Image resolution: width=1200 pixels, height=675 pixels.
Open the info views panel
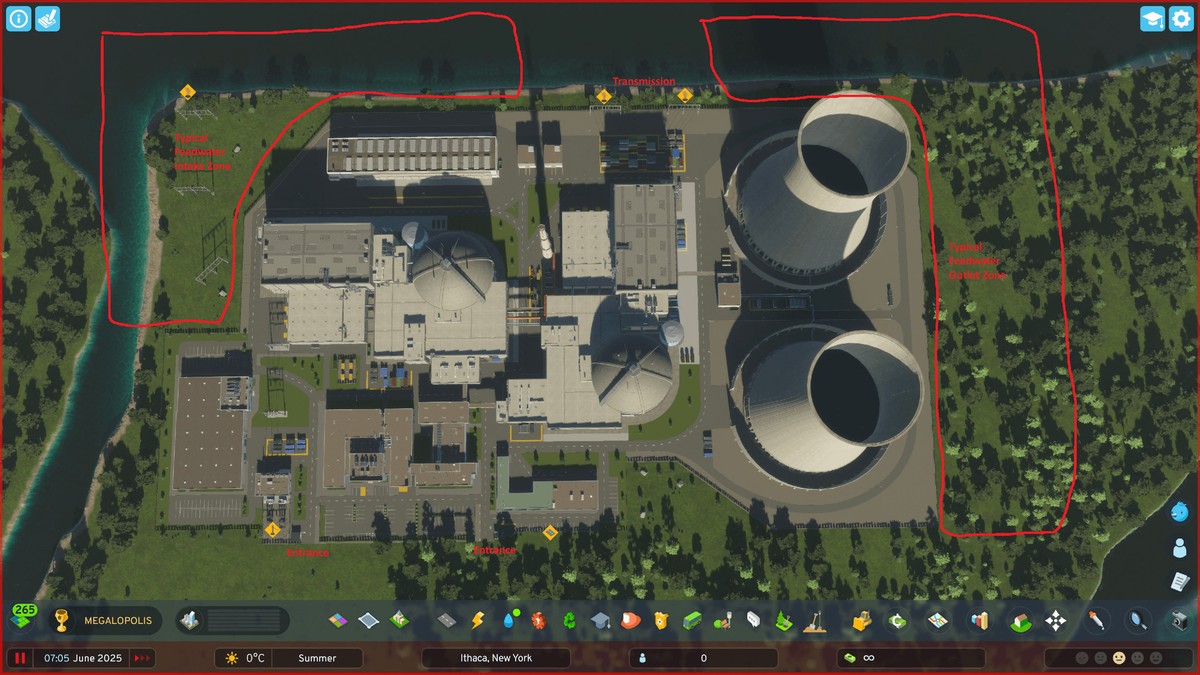19,19
